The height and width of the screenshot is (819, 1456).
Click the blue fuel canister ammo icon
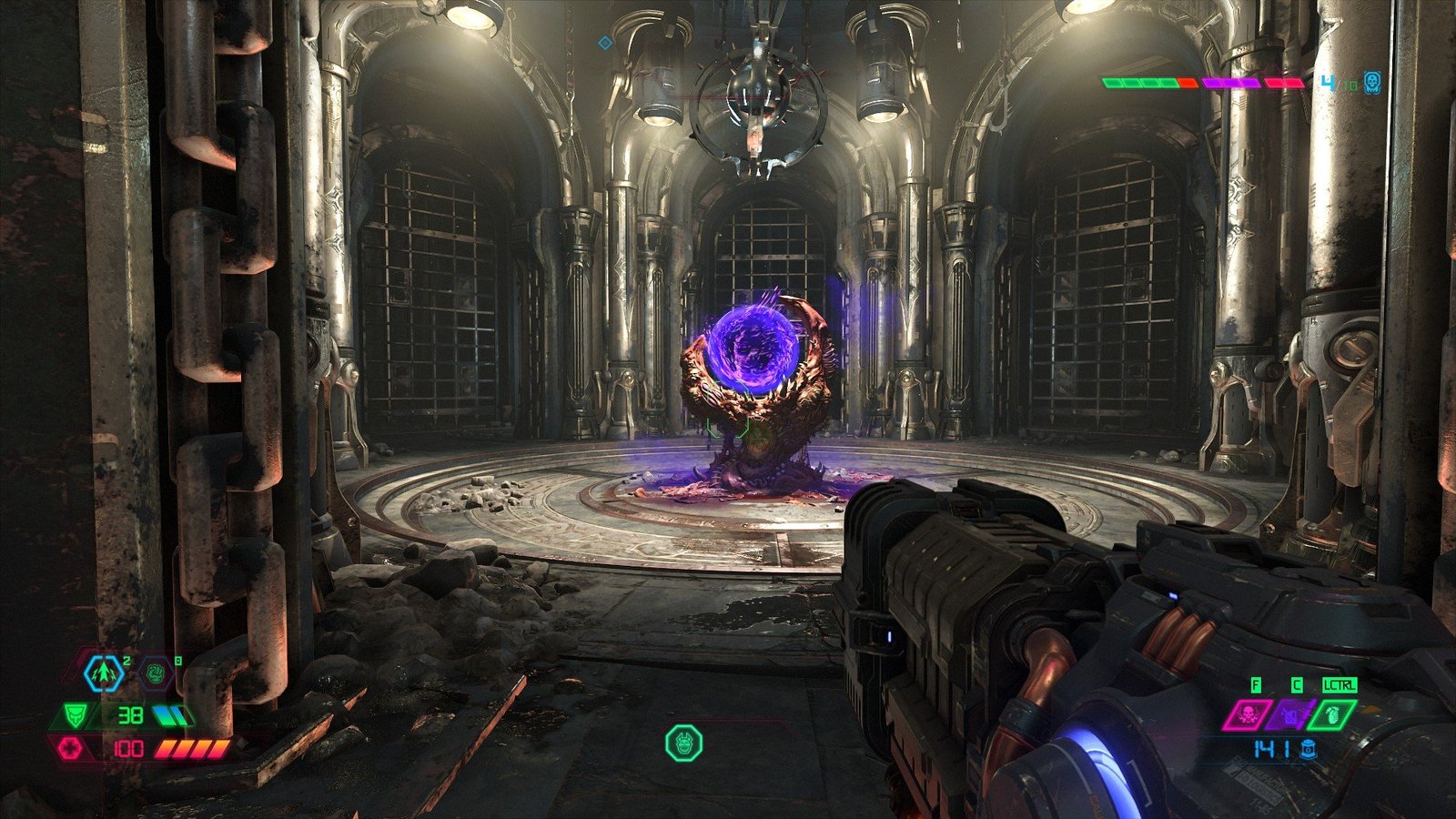pos(1309,750)
